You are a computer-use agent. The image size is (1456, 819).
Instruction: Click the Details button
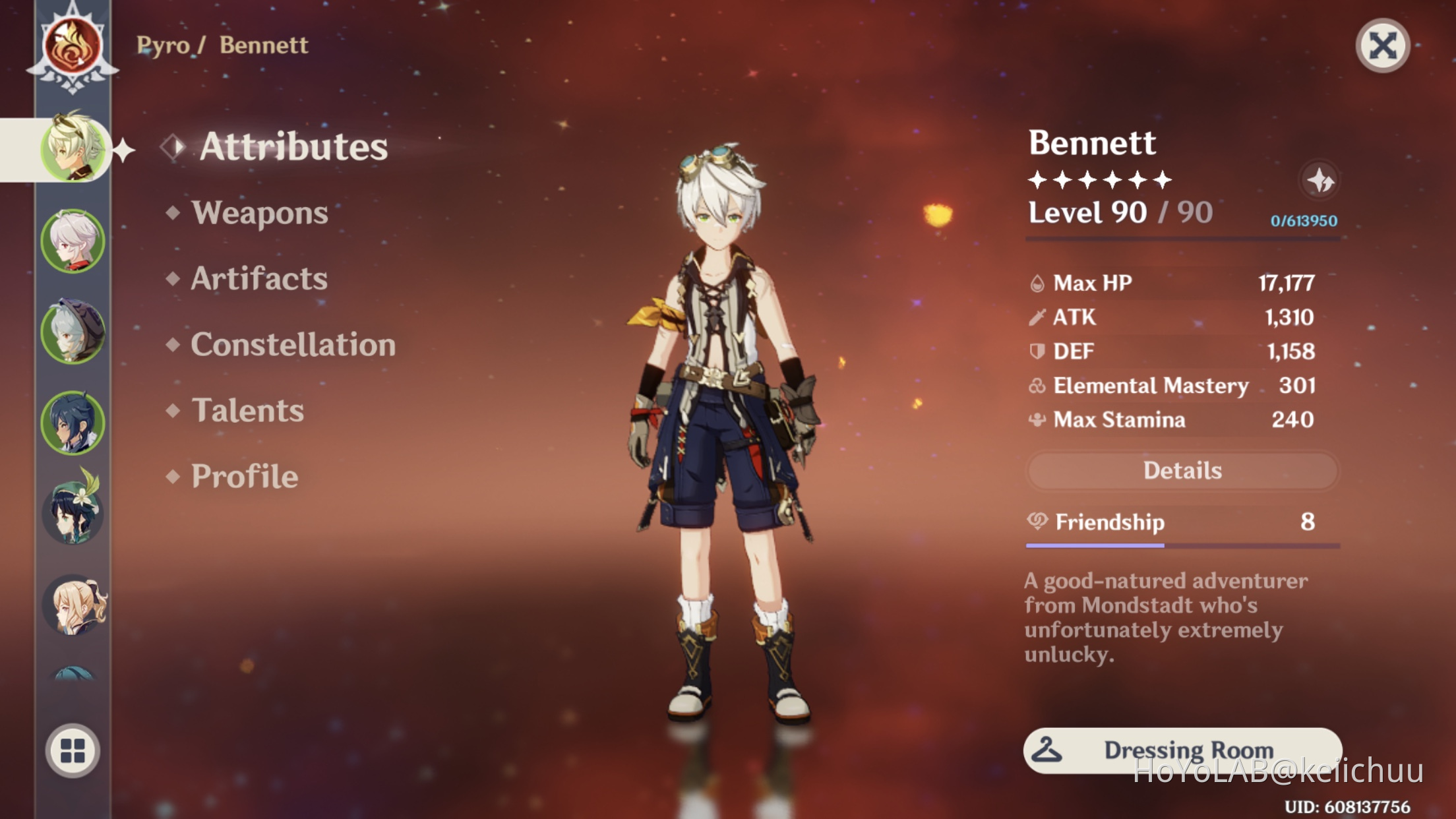pyautogui.click(x=1182, y=470)
